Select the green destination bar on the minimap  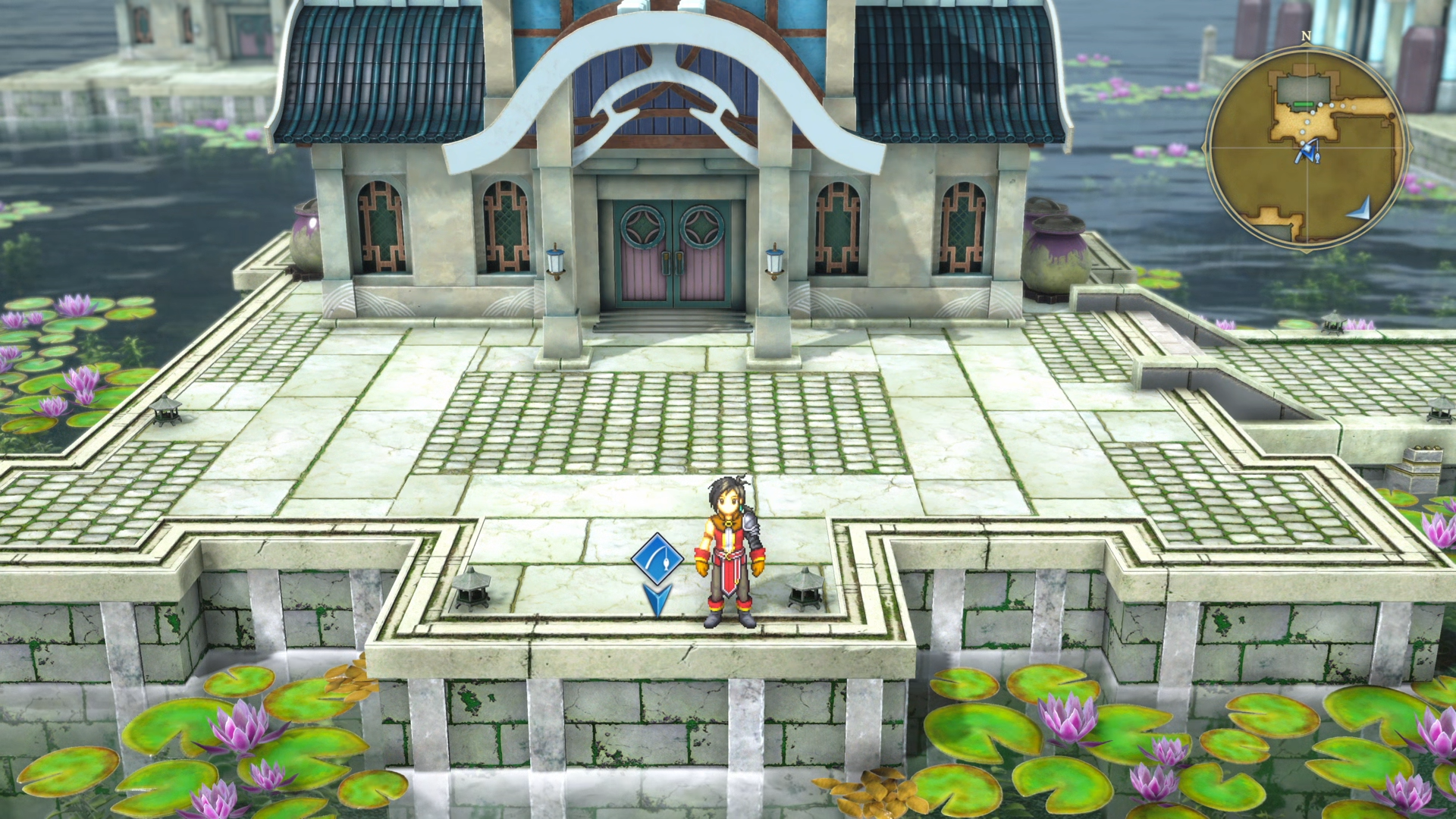pos(1302,104)
